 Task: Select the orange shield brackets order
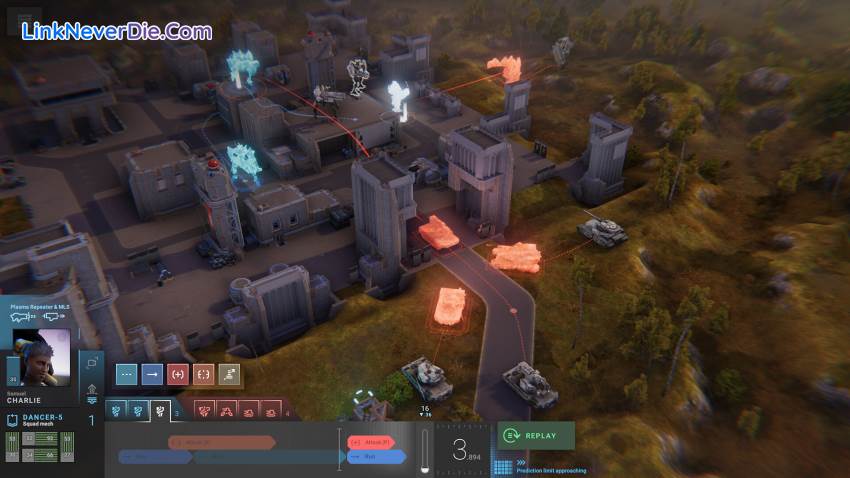(204, 375)
